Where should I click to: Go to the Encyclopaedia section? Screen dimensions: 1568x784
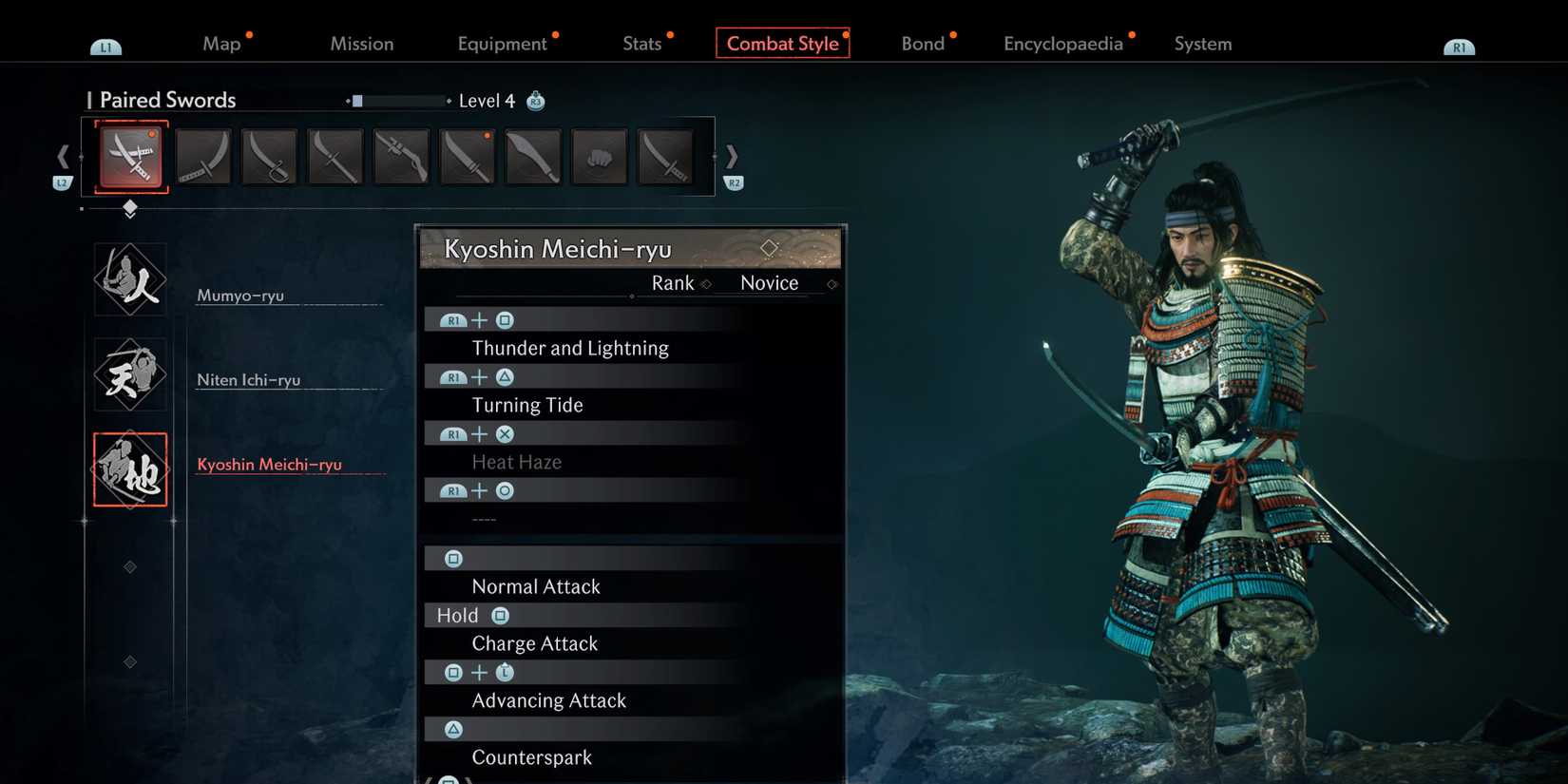coord(1063,43)
